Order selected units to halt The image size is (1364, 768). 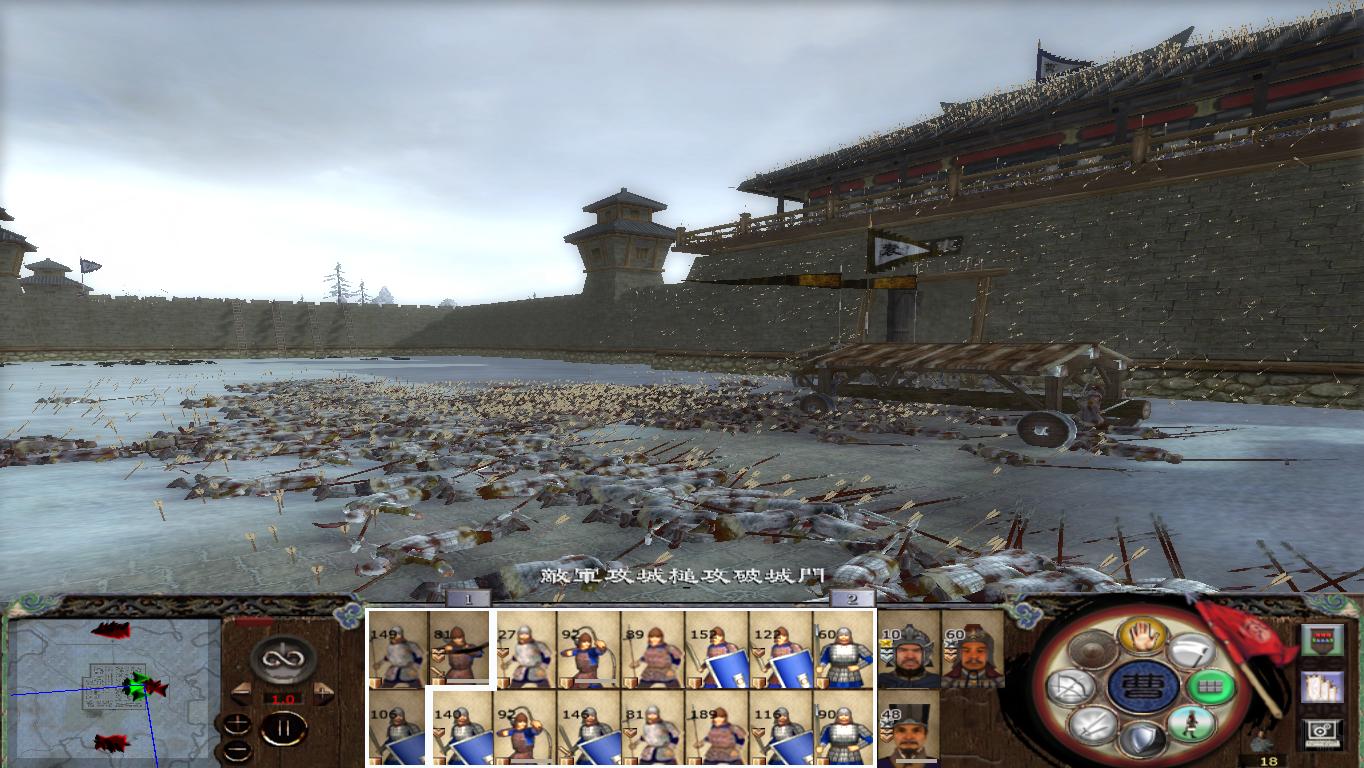tap(1141, 638)
